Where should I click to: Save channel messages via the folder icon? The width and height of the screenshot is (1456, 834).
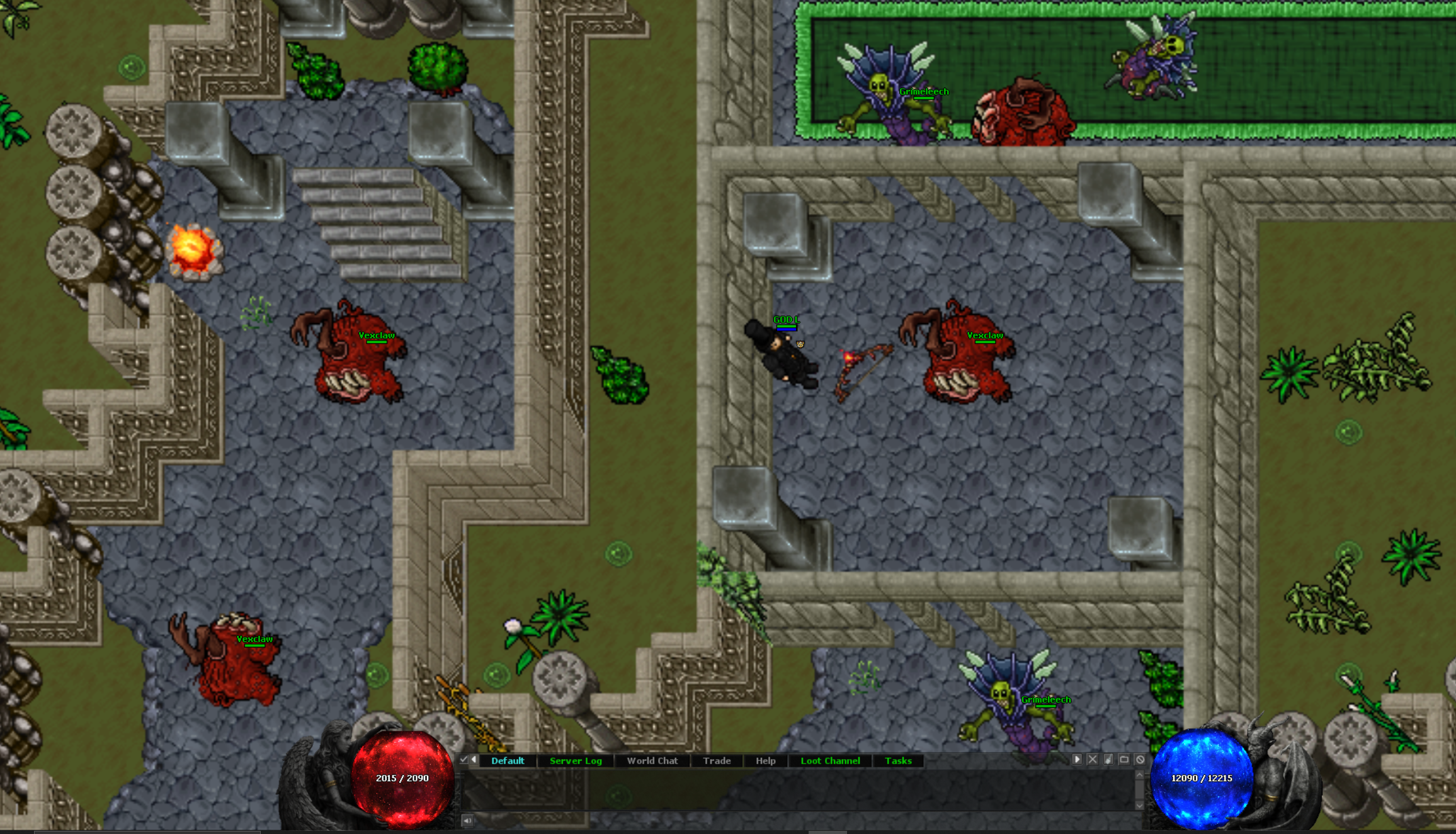tap(1124, 758)
